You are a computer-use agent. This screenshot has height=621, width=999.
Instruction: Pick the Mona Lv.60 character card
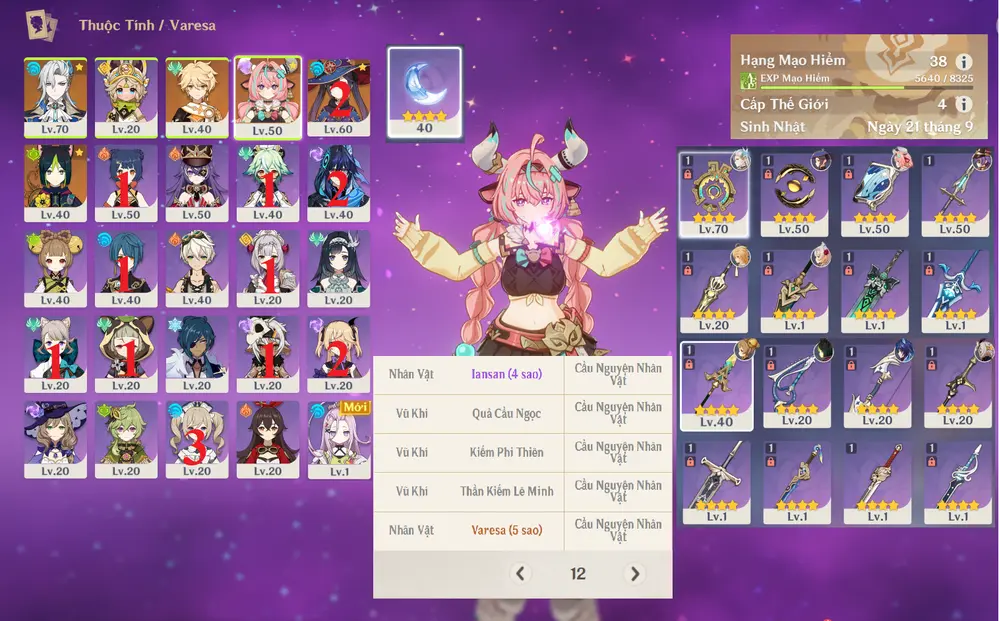coord(338,96)
